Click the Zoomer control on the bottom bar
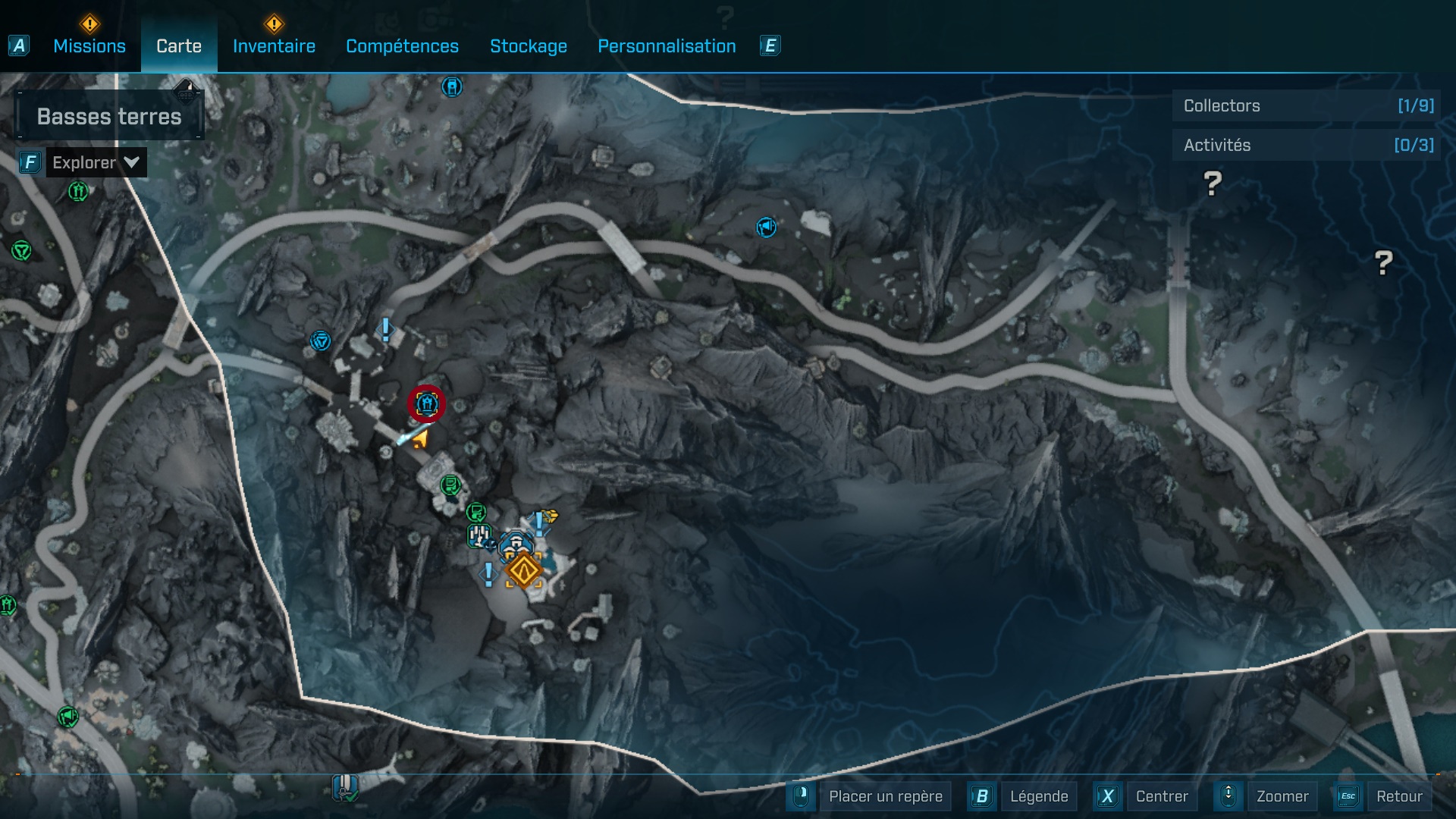 point(1283,796)
